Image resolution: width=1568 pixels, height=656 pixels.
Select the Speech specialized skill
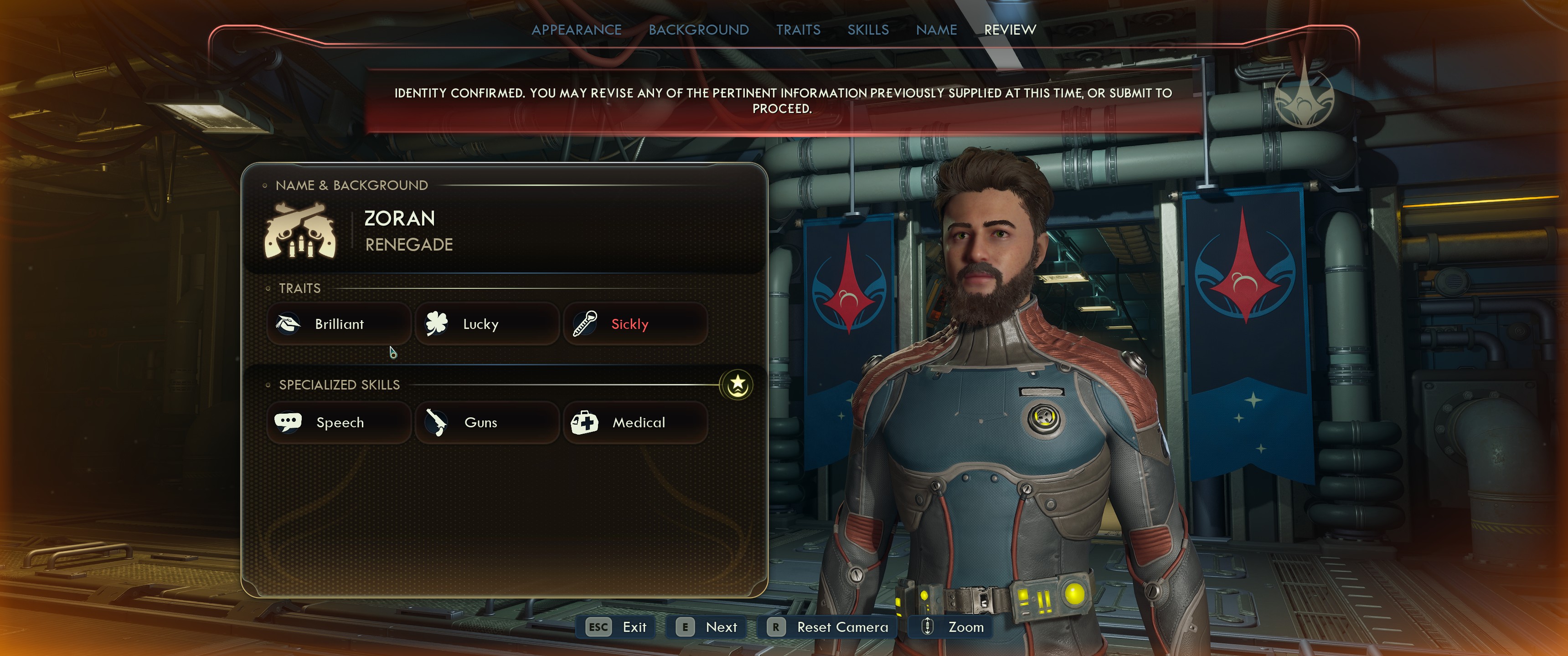pyautogui.click(x=338, y=422)
